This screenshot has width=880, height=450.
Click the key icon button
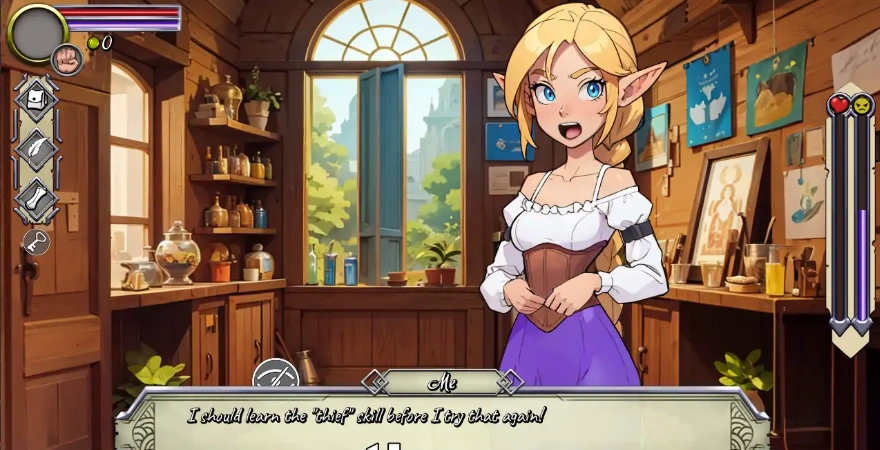click(x=36, y=242)
